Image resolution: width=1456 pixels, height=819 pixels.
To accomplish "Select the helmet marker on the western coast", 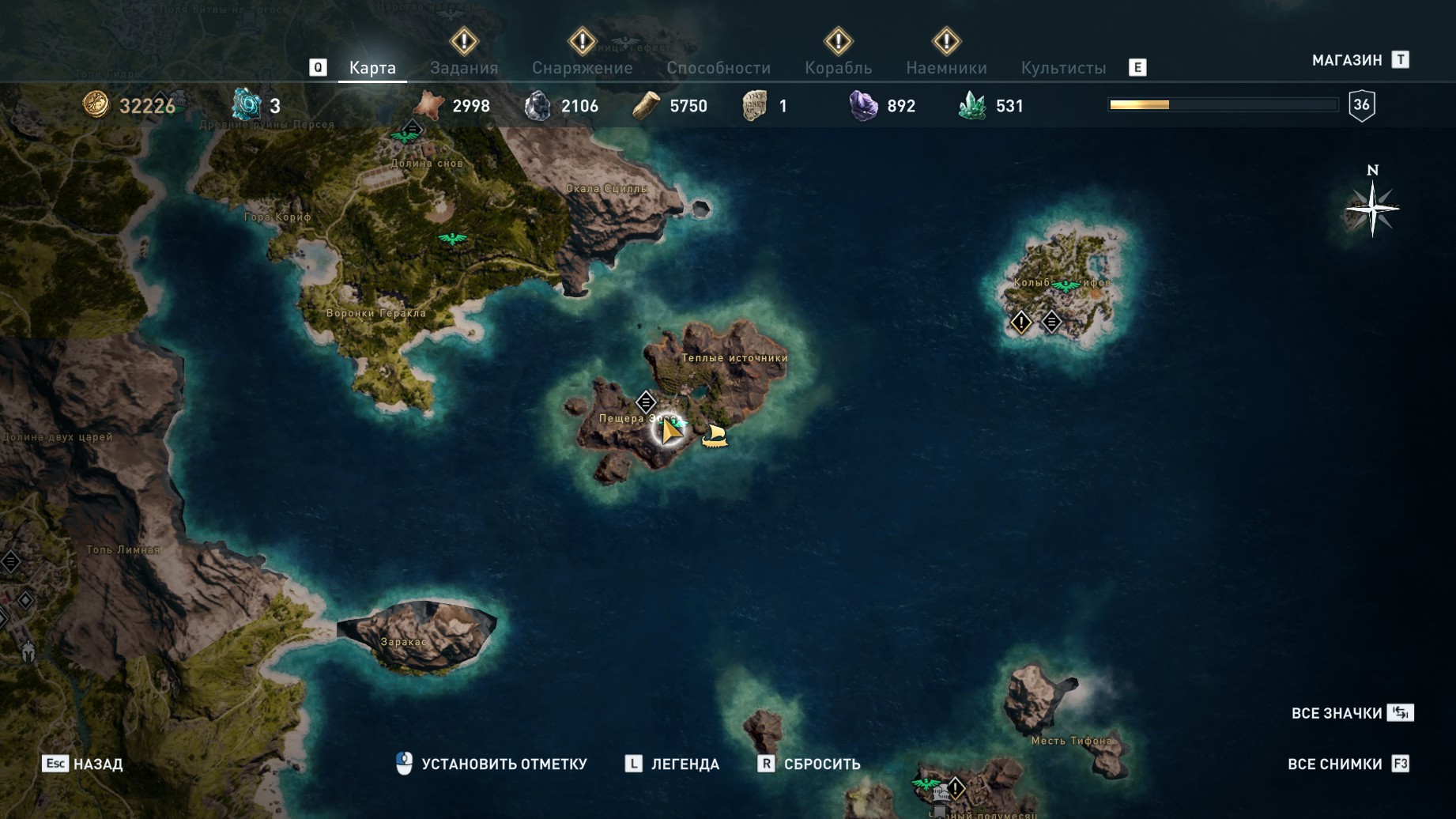I will point(28,652).
